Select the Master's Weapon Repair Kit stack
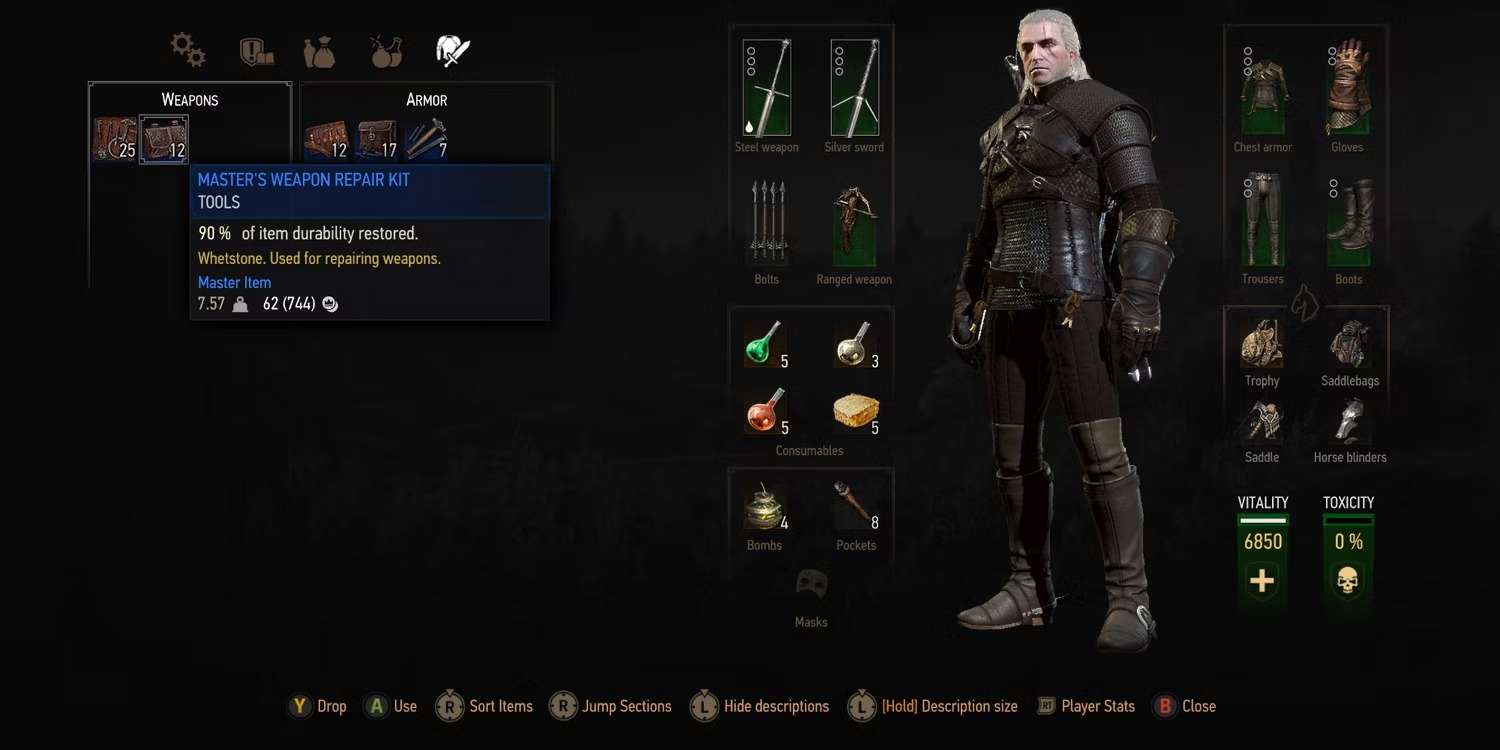 pos(165,138)
